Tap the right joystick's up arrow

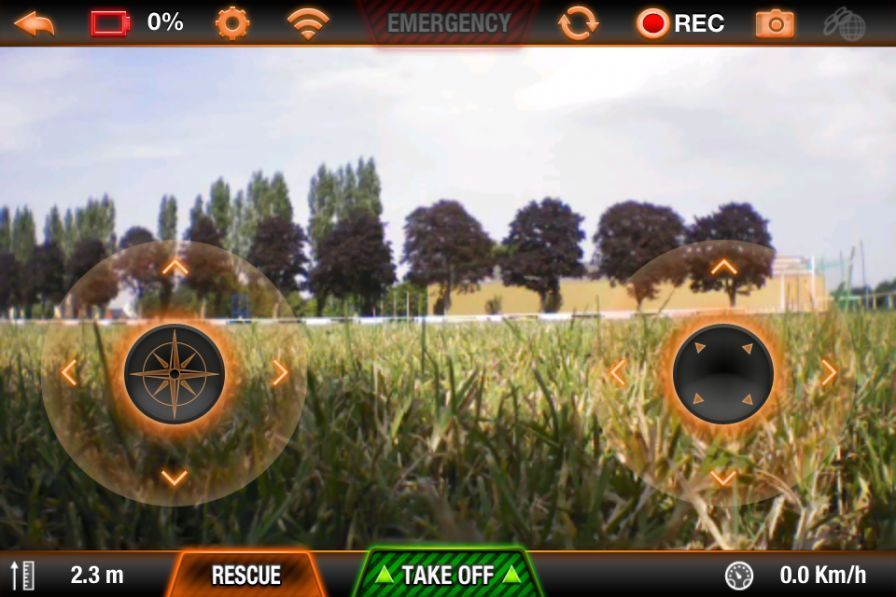[x=724, y=267]
